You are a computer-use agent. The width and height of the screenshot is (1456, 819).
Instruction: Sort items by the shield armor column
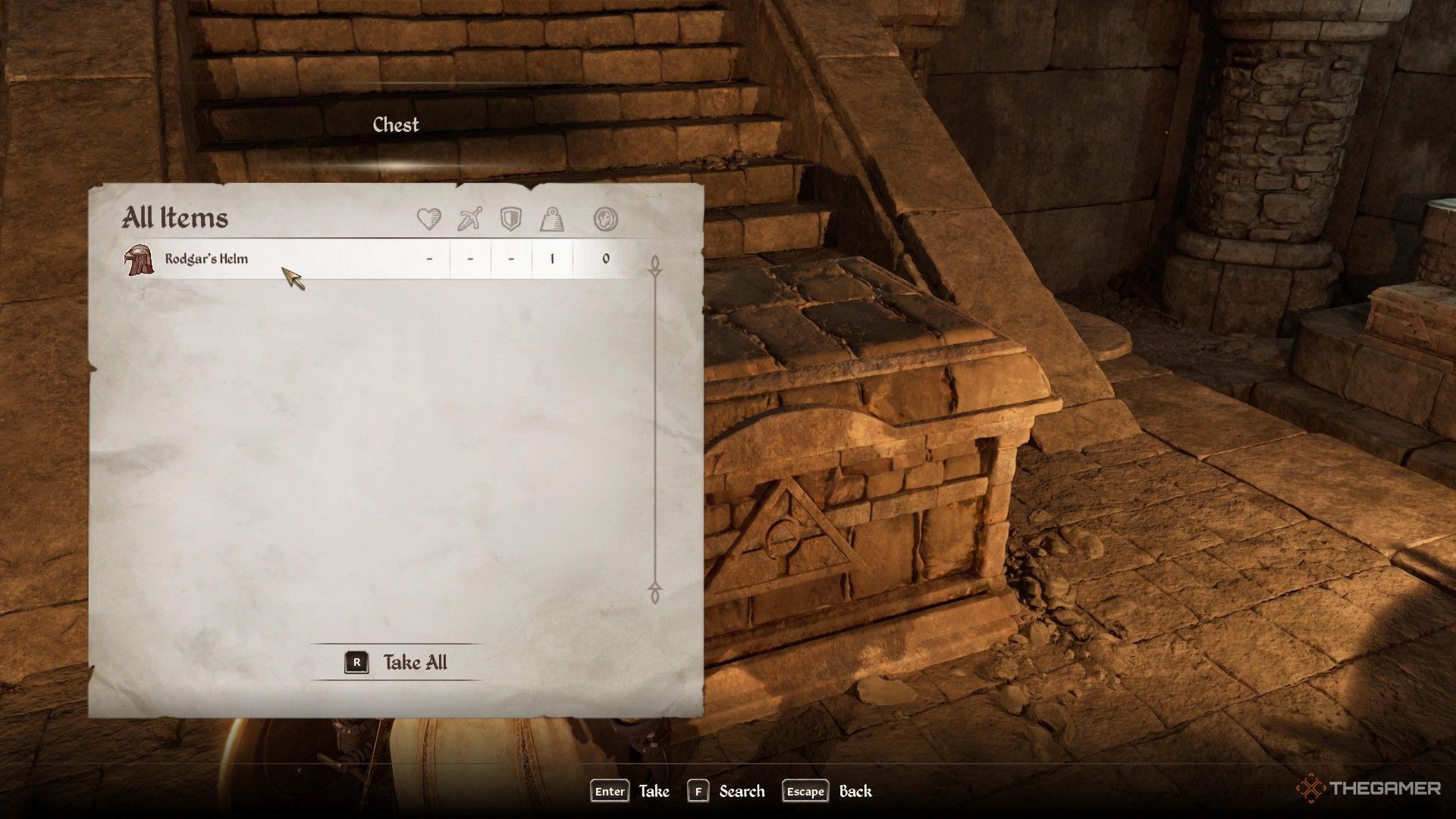[511, 220]
